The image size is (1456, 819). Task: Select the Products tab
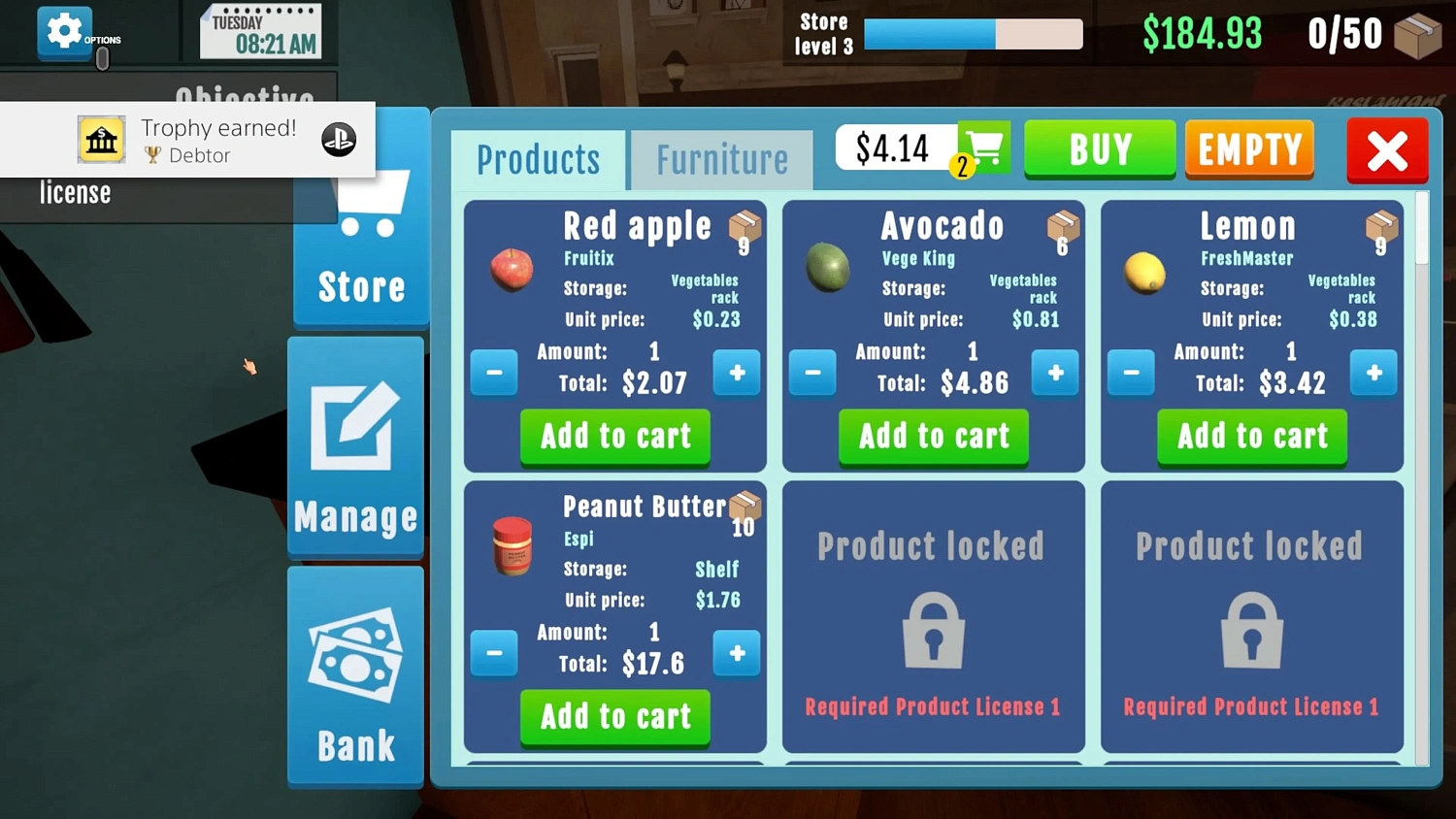[x=539, y=158]
